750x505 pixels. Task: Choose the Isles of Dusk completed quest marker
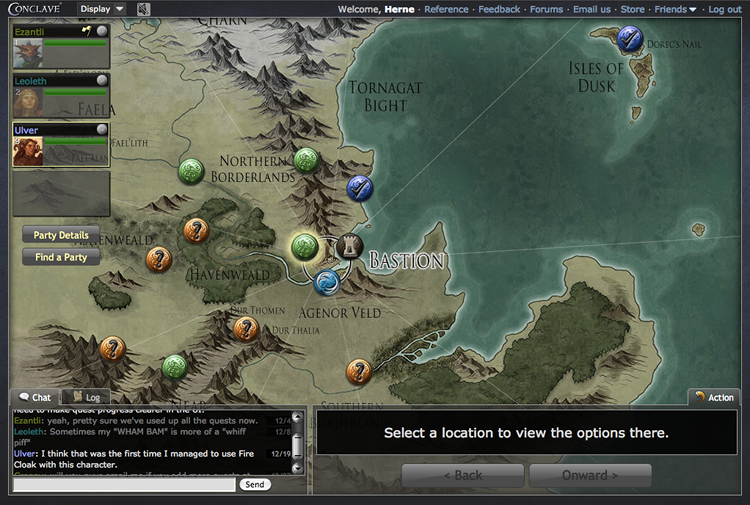tap(630, 40)
